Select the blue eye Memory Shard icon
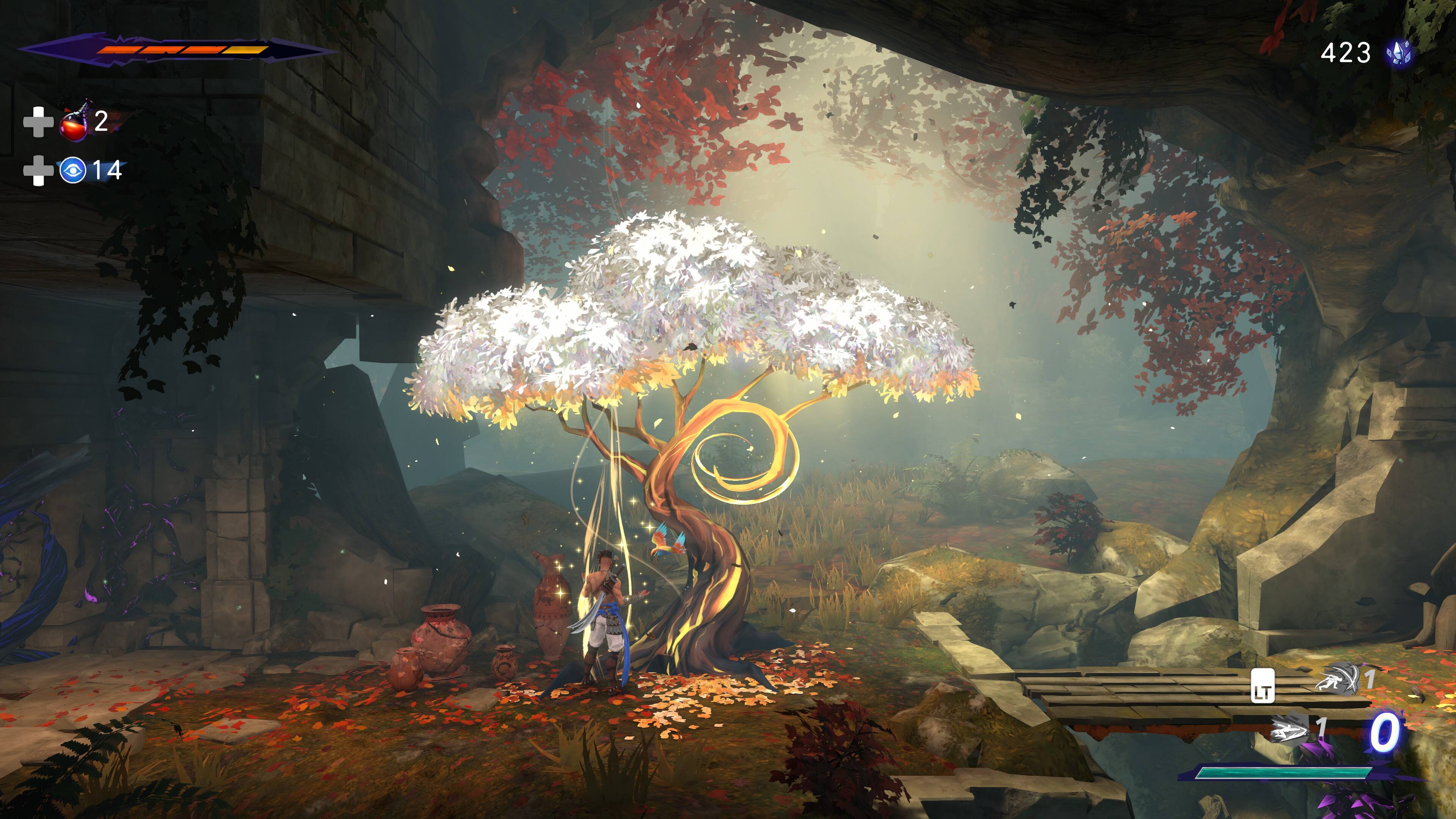The height and width of the screenshot is (819, 1456). (73, 170)
